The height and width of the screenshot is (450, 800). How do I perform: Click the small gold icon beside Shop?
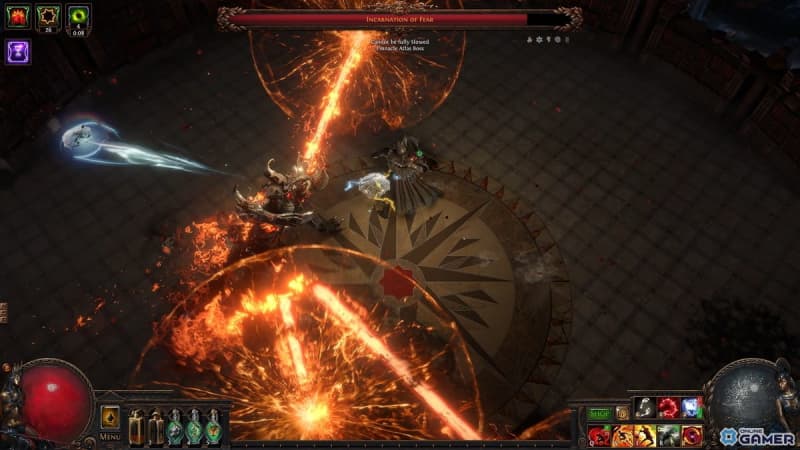(622, 412)
